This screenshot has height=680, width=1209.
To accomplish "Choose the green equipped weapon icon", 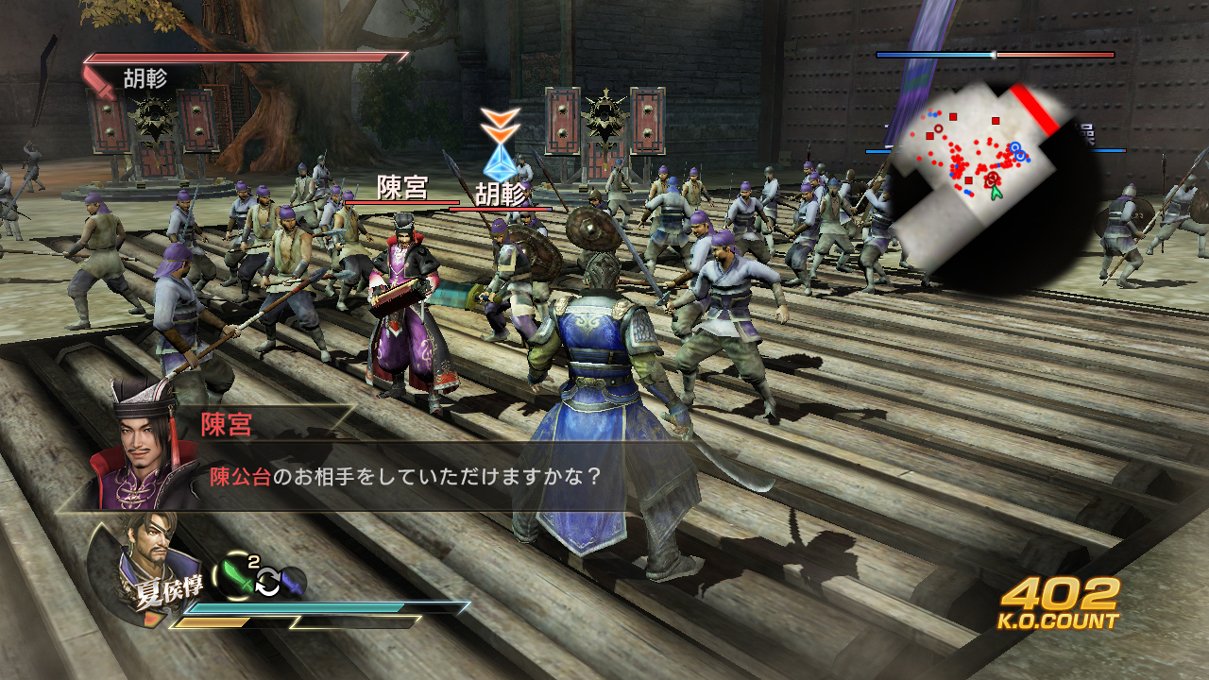I will click(x=236, y=577).
